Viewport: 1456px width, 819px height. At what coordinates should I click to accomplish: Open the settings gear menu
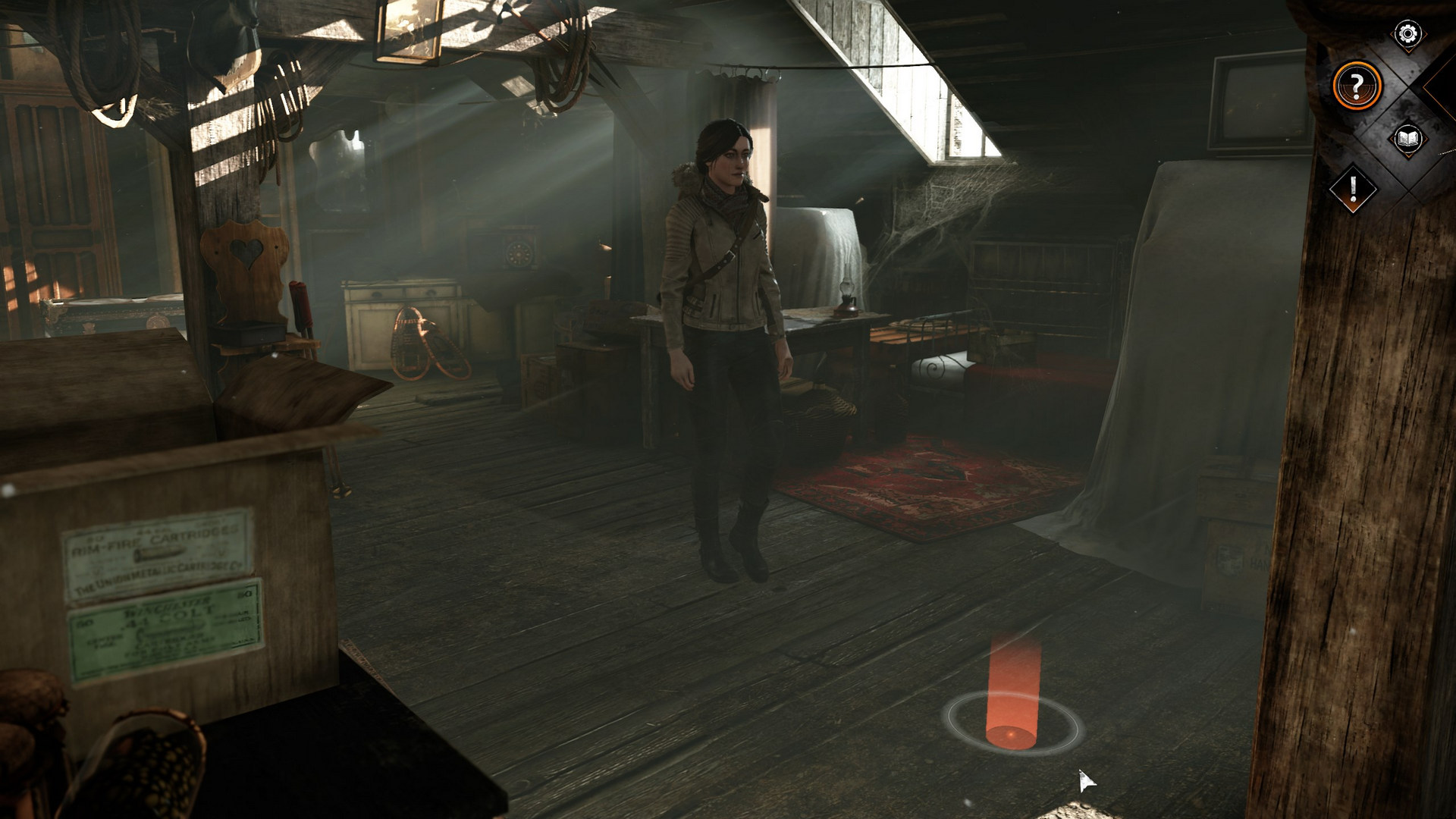[x=1407, y=33]
